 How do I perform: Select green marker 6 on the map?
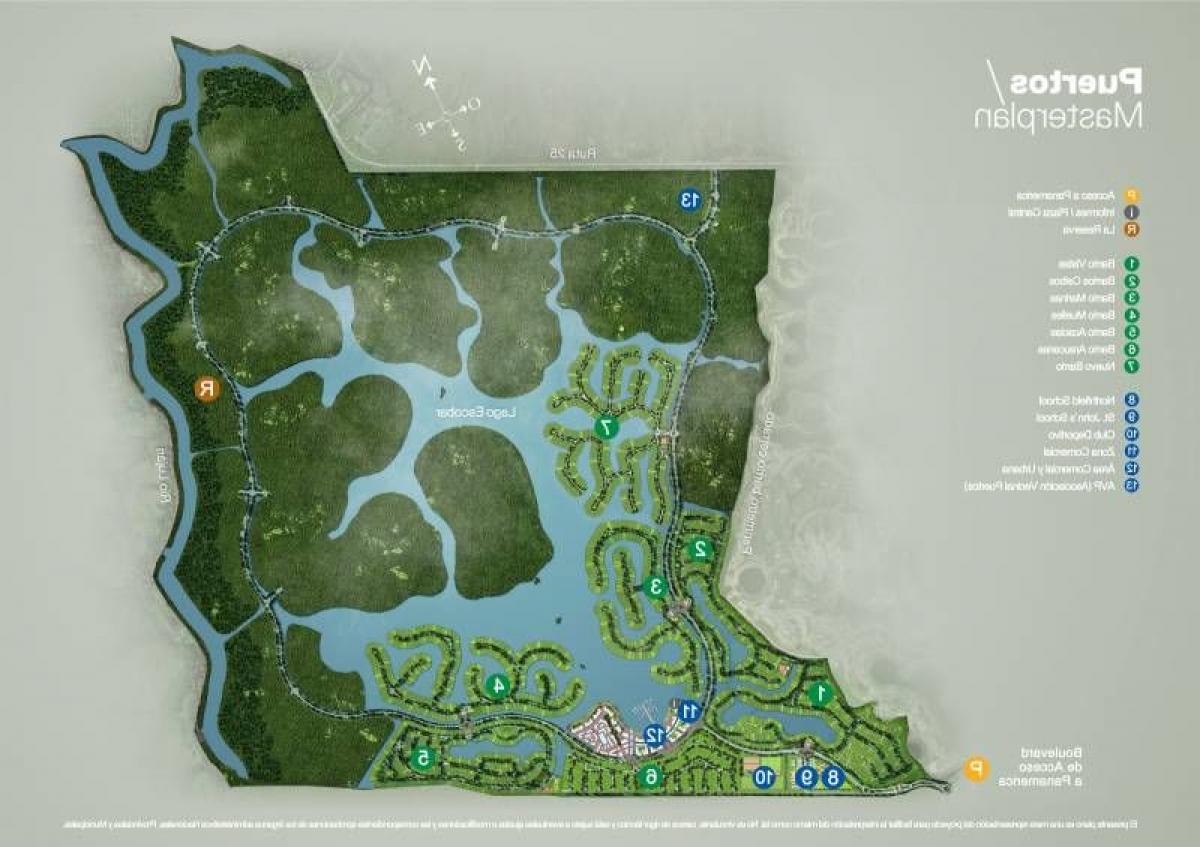point(651,776)
